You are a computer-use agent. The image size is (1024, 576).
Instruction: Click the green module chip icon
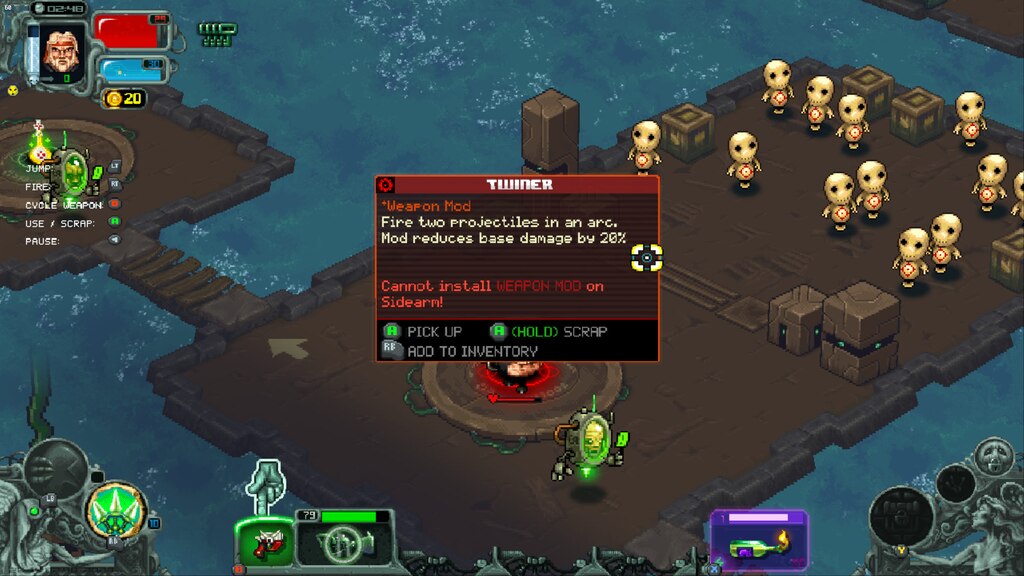tap(218, 34)
